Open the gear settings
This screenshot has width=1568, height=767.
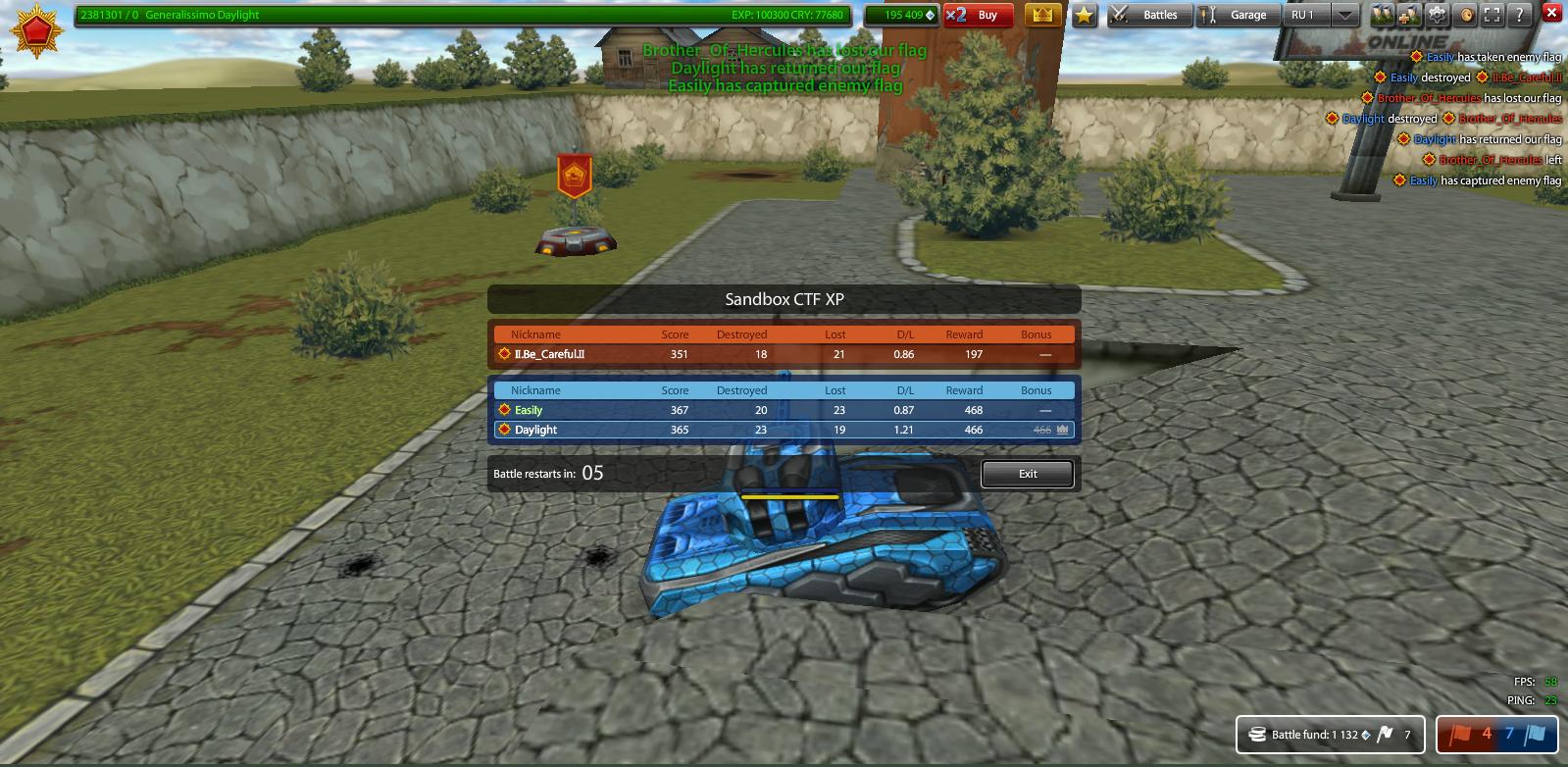coord(1438,15)
